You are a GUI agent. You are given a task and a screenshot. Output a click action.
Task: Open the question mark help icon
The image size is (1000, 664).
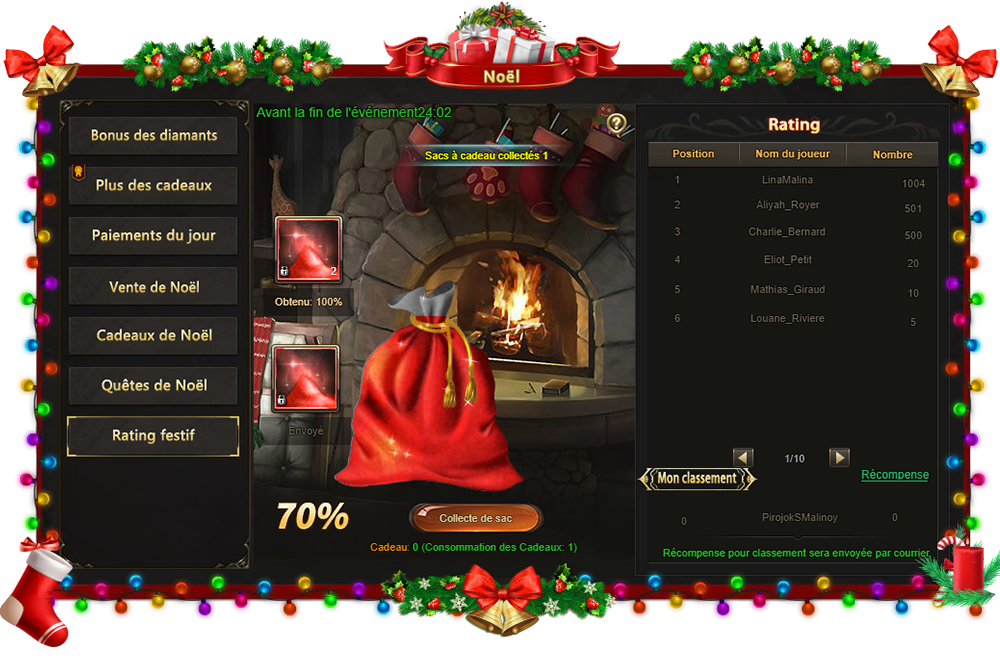617,124
